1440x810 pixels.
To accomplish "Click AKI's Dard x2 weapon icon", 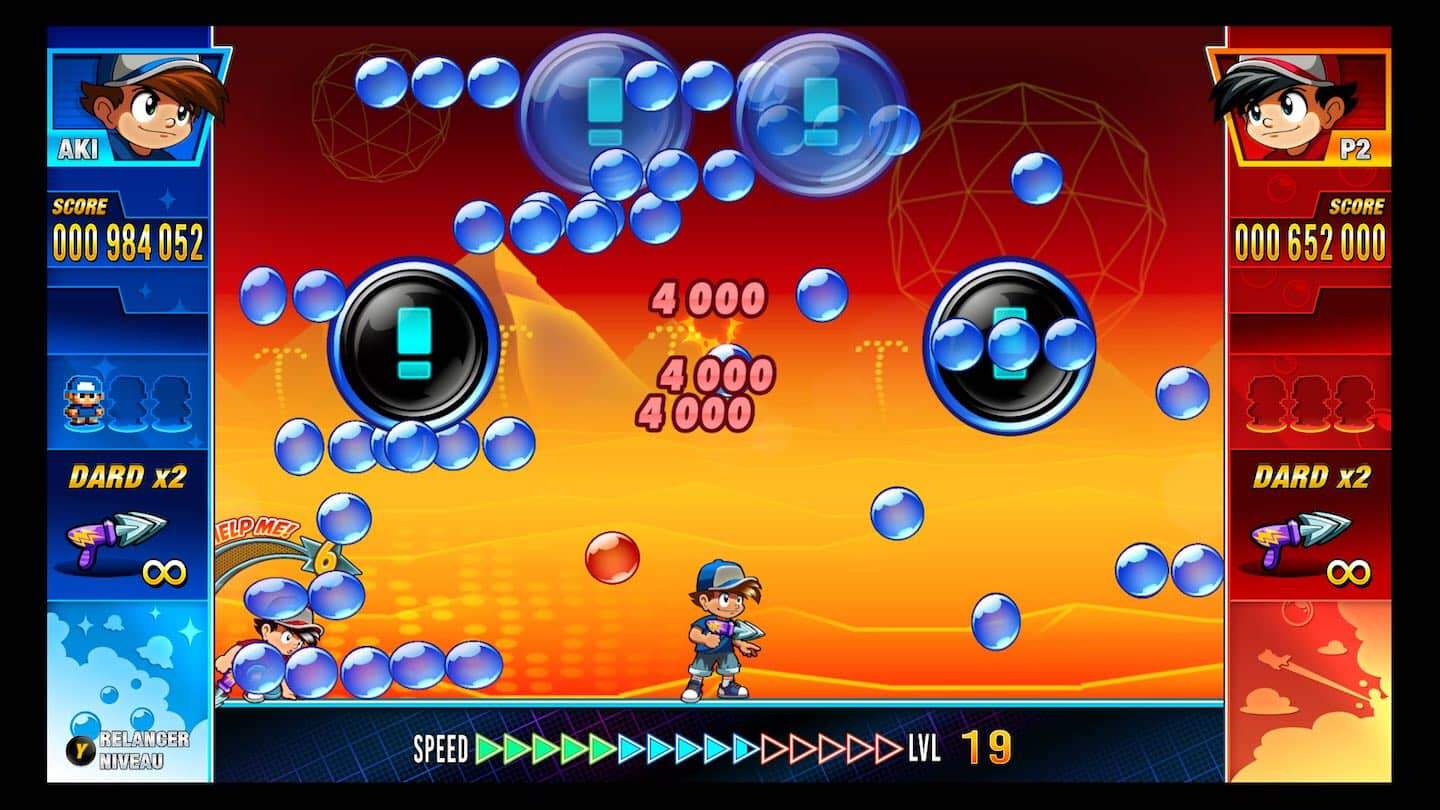I will pyautogui.click(x=116, y=535).
